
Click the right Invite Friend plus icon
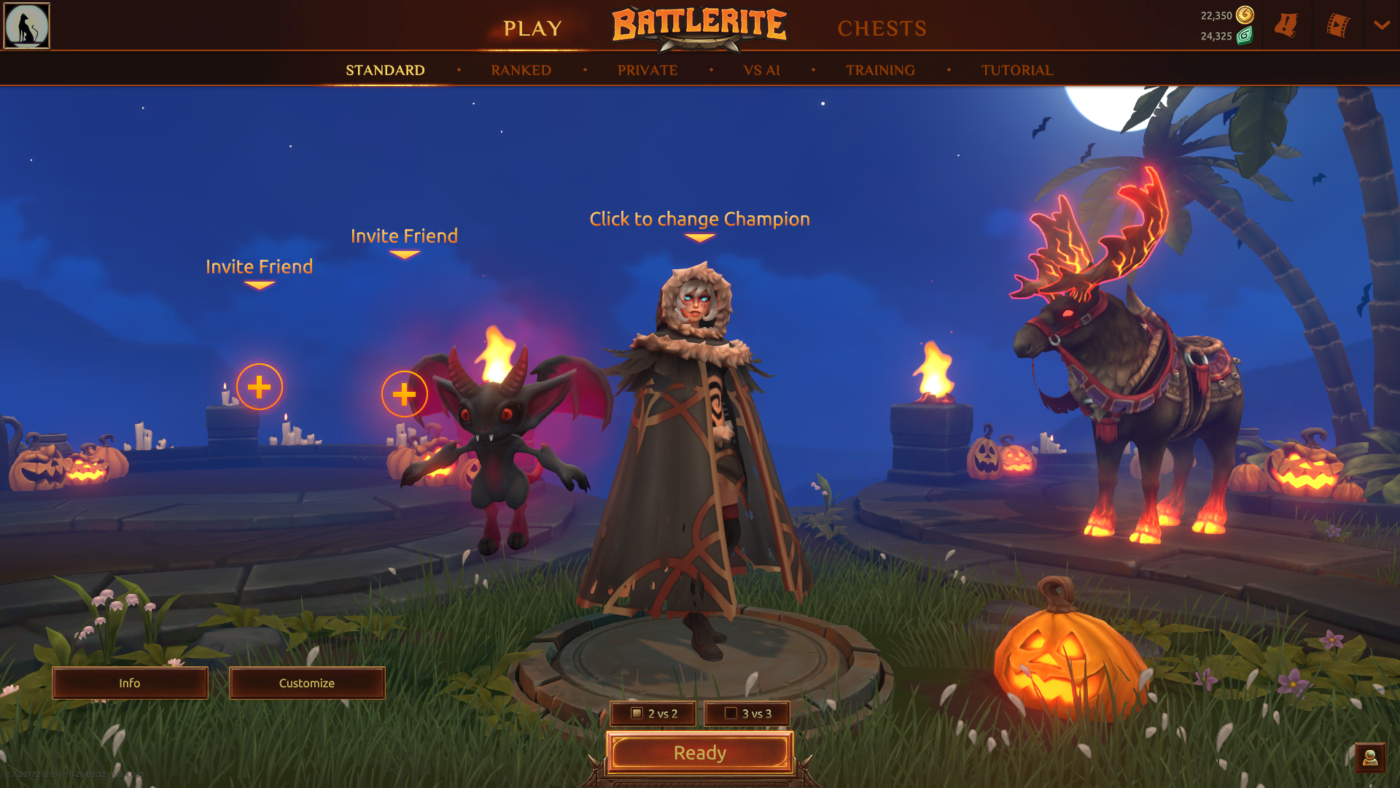point(404,394)
